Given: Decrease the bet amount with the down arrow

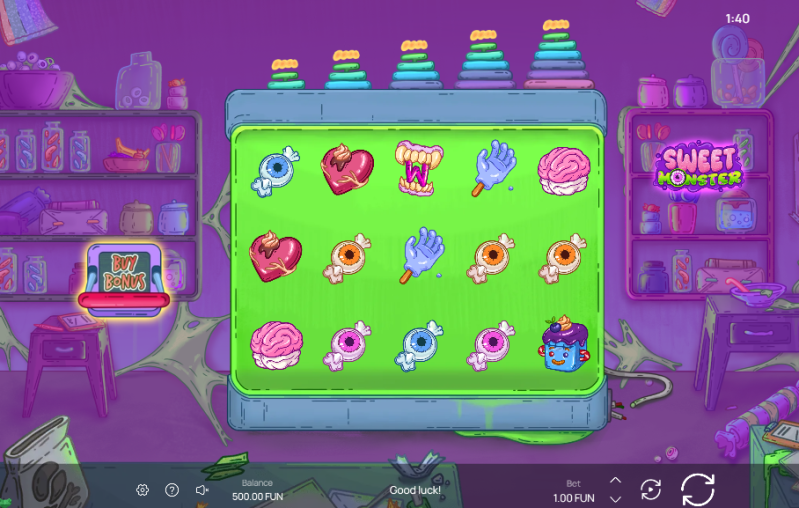Looking at the screenshot, I should (616, 498).
